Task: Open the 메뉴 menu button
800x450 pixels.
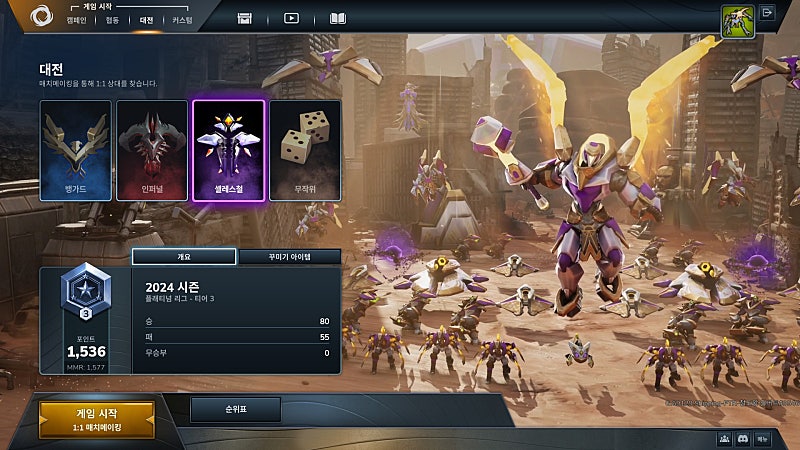Action: tap(763, 439)
